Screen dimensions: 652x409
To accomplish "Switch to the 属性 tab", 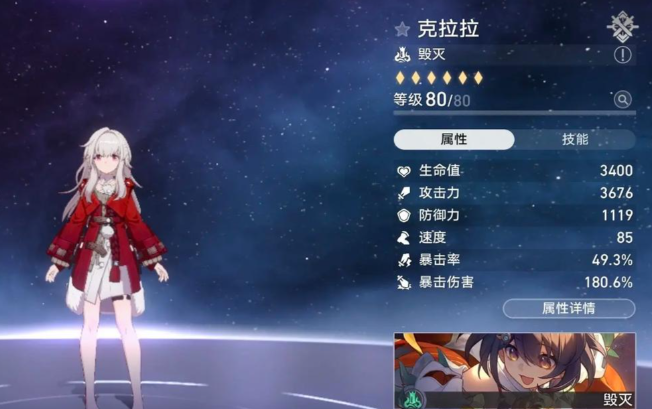I will click(453, 139).
